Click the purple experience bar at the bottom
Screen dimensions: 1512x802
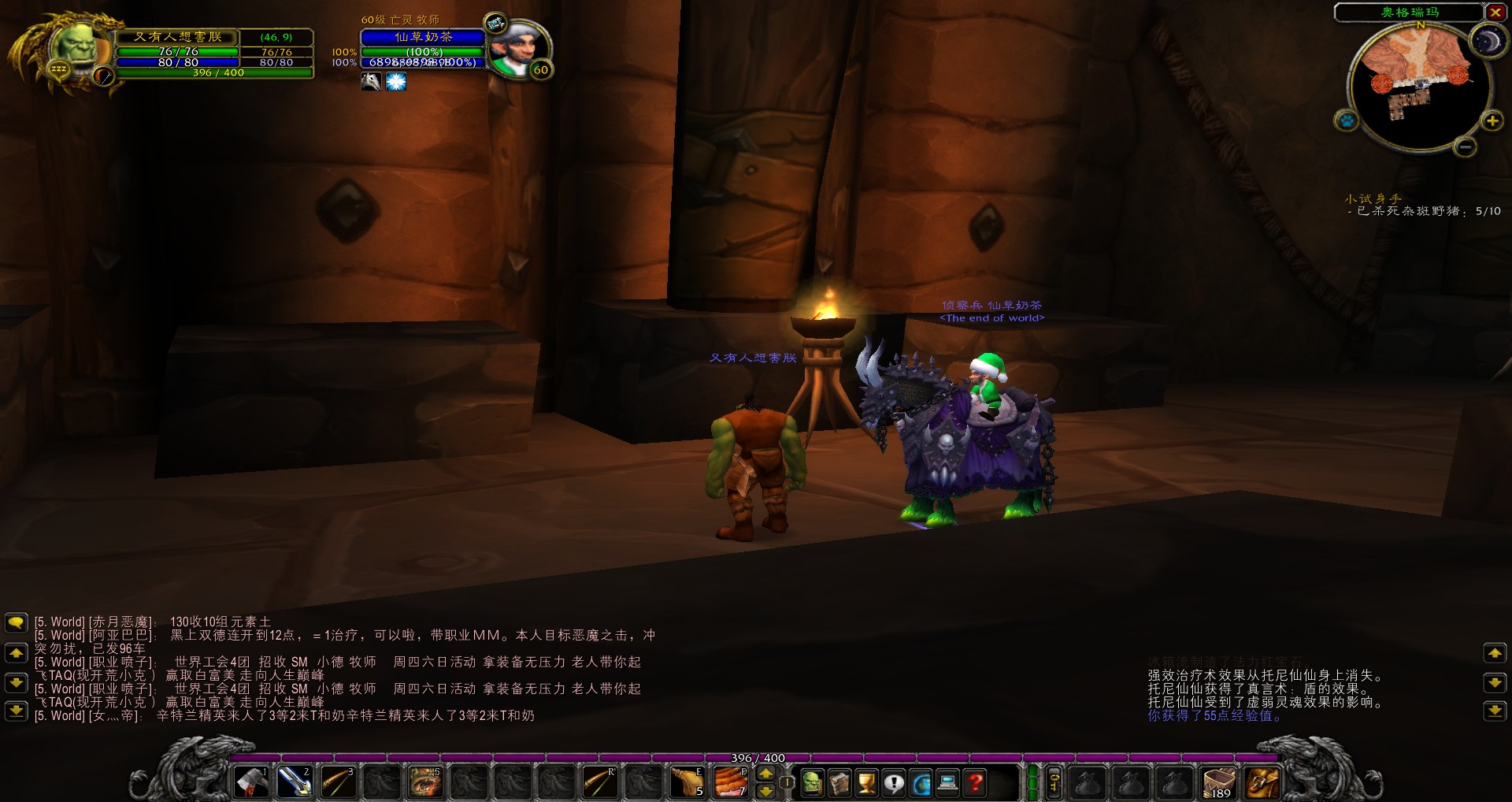[x=756, y=757]
